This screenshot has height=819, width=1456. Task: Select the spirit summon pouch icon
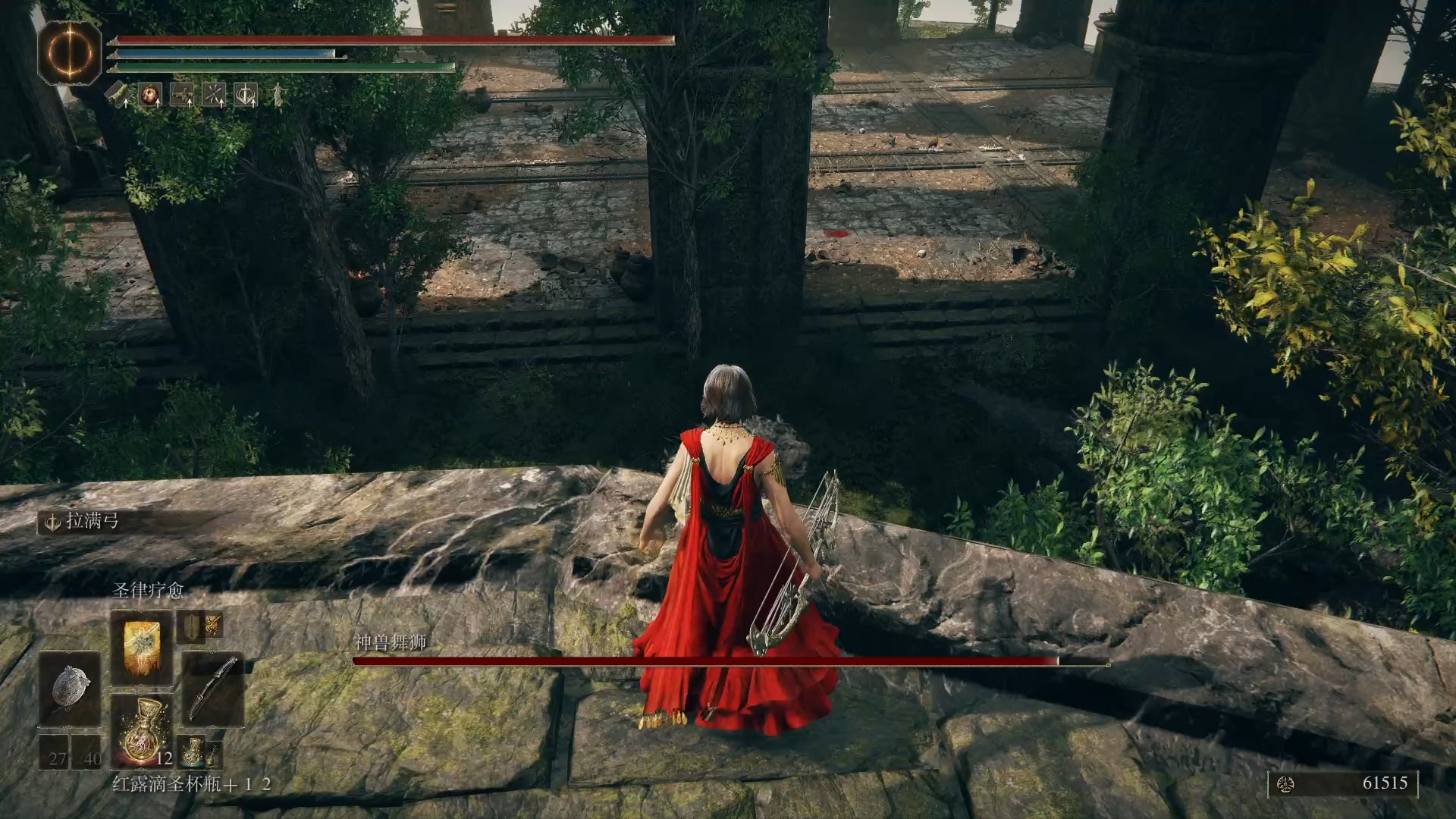181,94
